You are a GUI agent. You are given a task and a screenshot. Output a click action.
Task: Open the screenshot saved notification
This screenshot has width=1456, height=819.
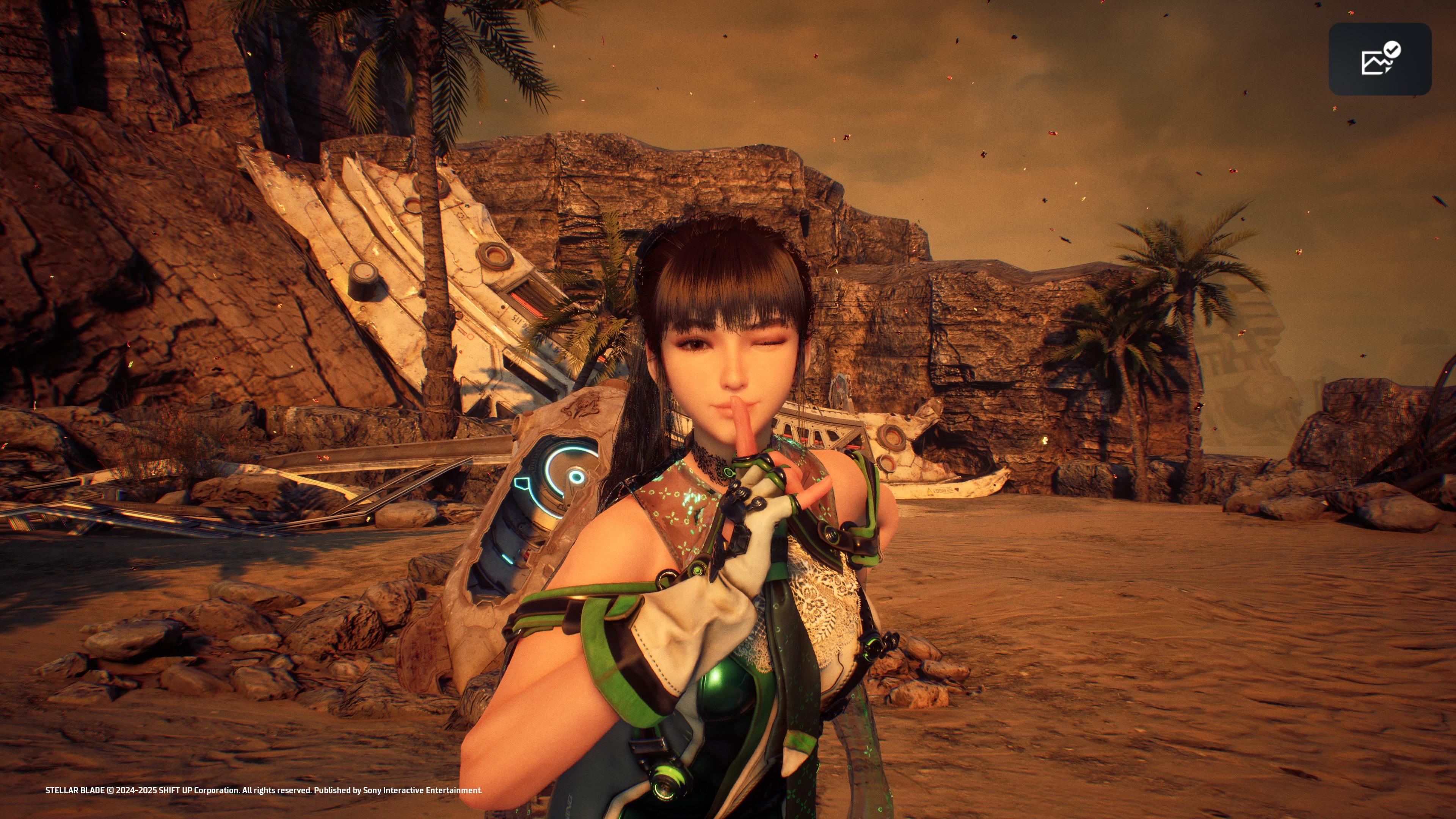1379,59
